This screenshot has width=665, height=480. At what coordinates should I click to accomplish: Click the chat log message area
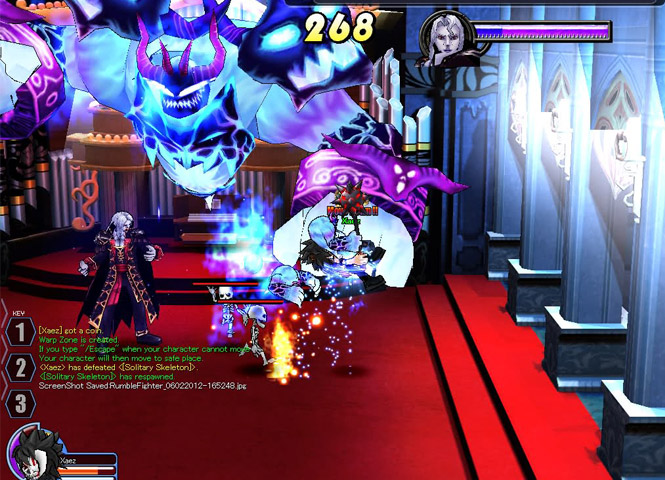[142, 357]
